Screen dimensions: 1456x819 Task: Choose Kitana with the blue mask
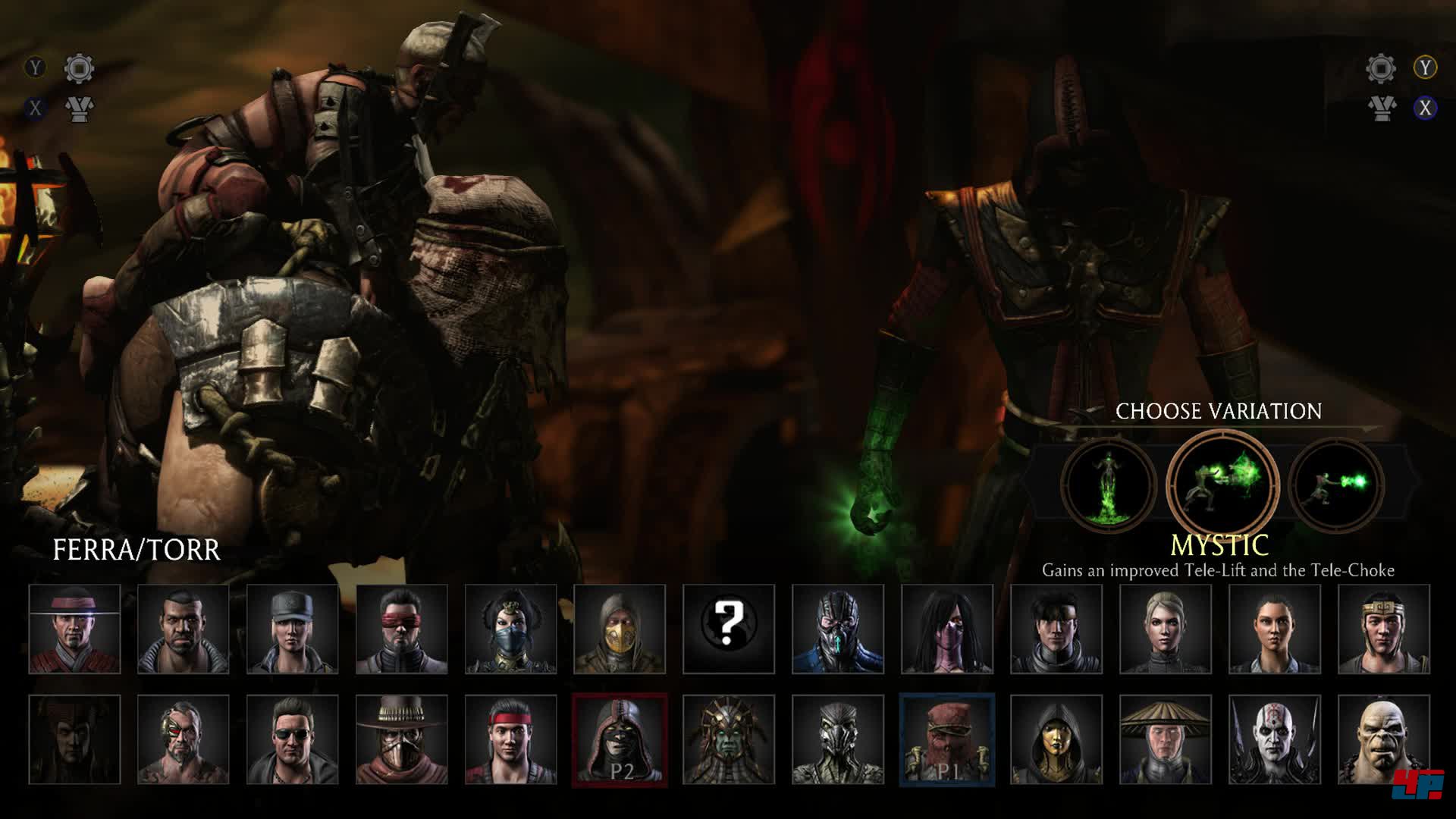pyautogui.click(x=510, y=629)
